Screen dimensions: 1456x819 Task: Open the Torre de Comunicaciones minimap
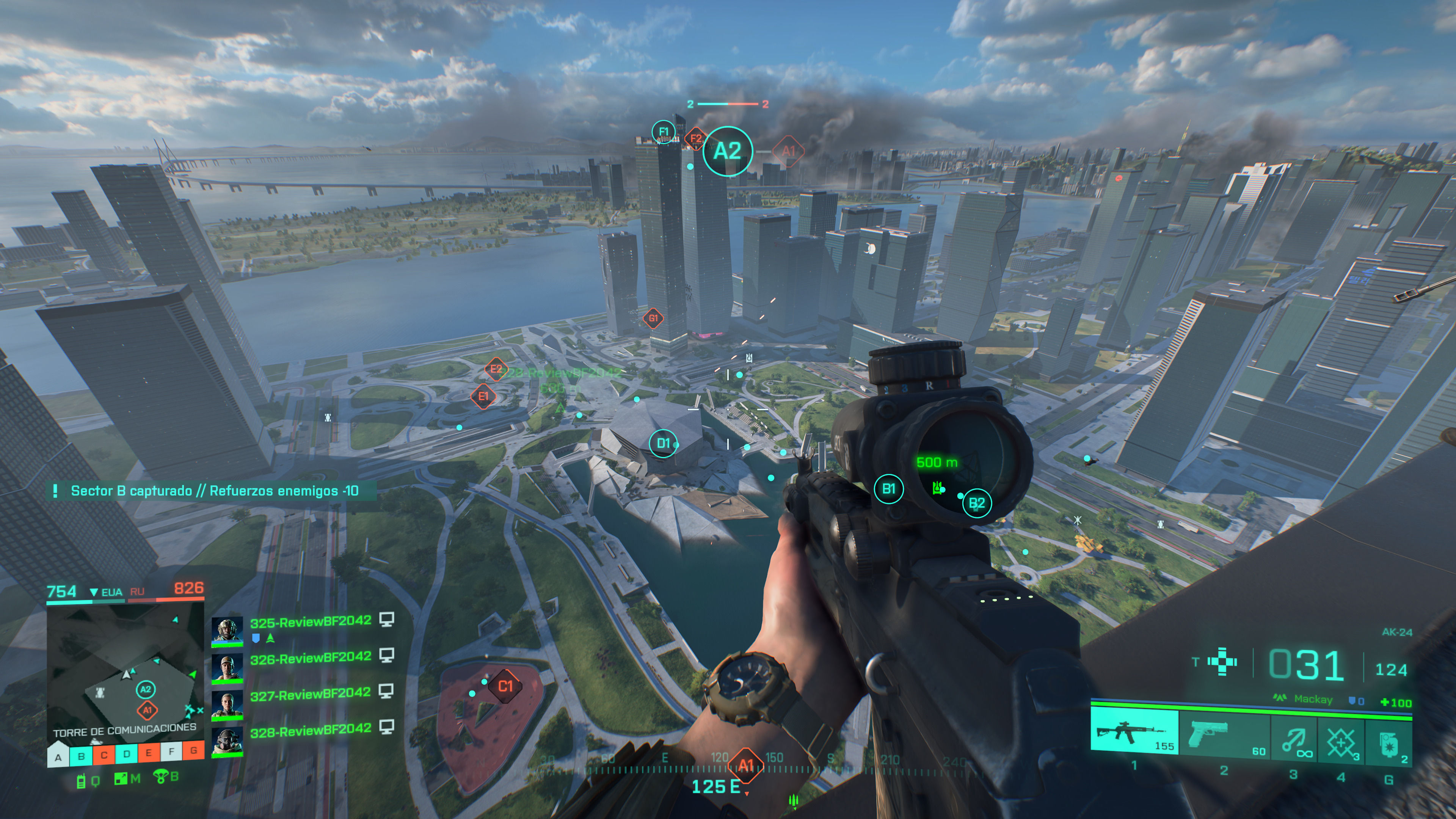point(125,672)
